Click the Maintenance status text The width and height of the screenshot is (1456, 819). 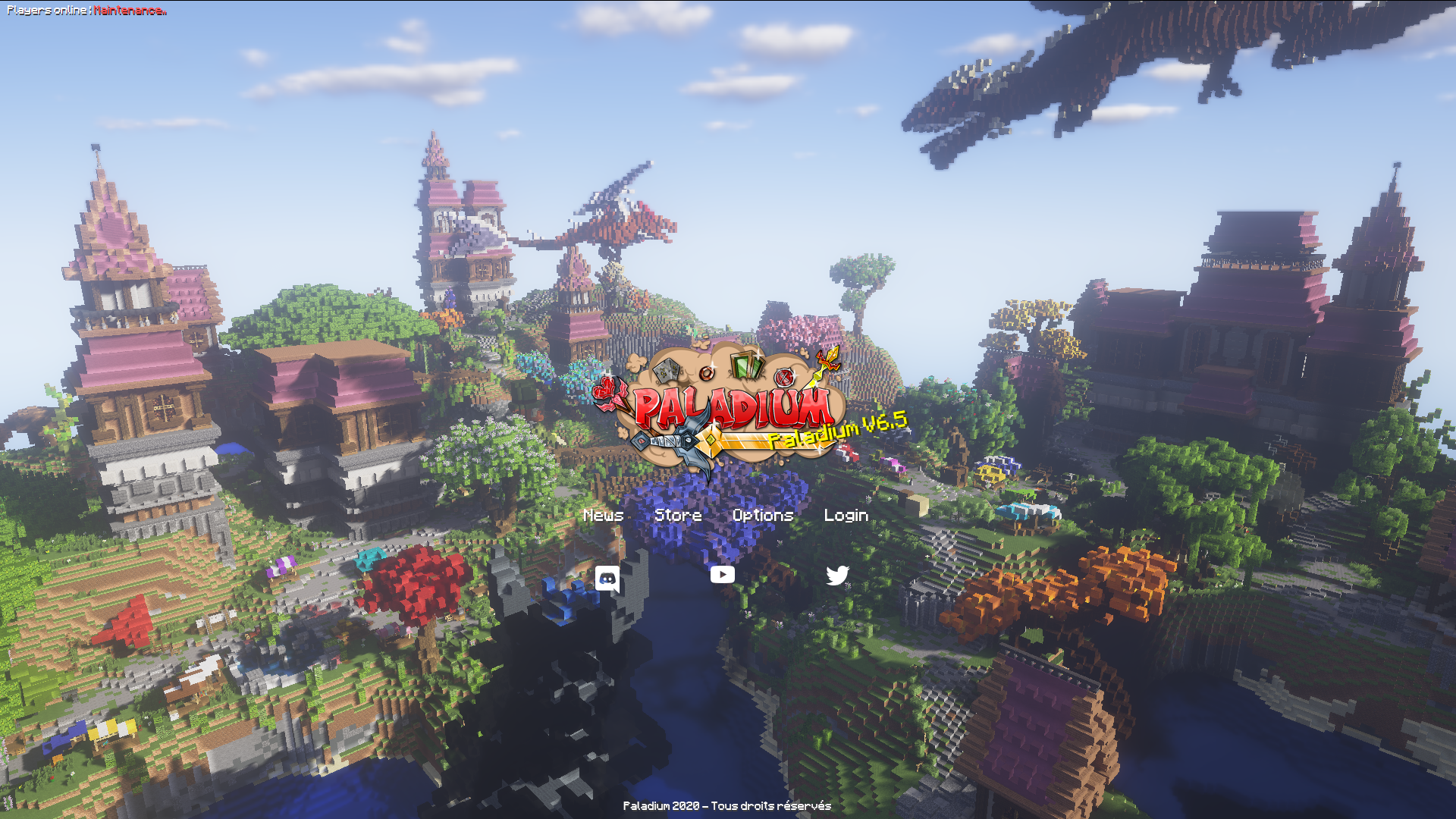[x=129, y=11]
